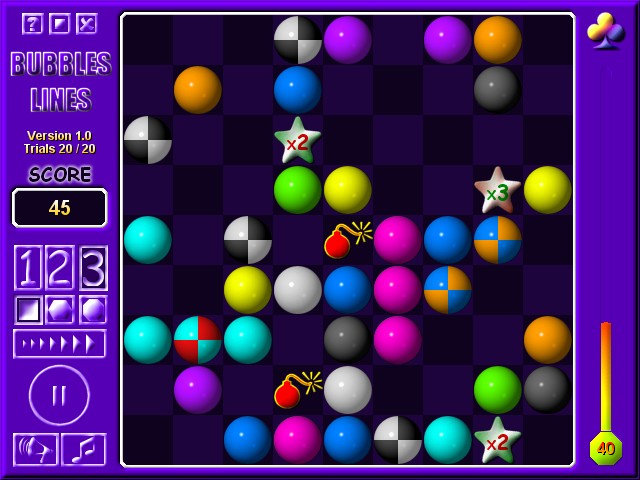Pause the game with the round button
The image size is (640, 480).
(59, 395)
